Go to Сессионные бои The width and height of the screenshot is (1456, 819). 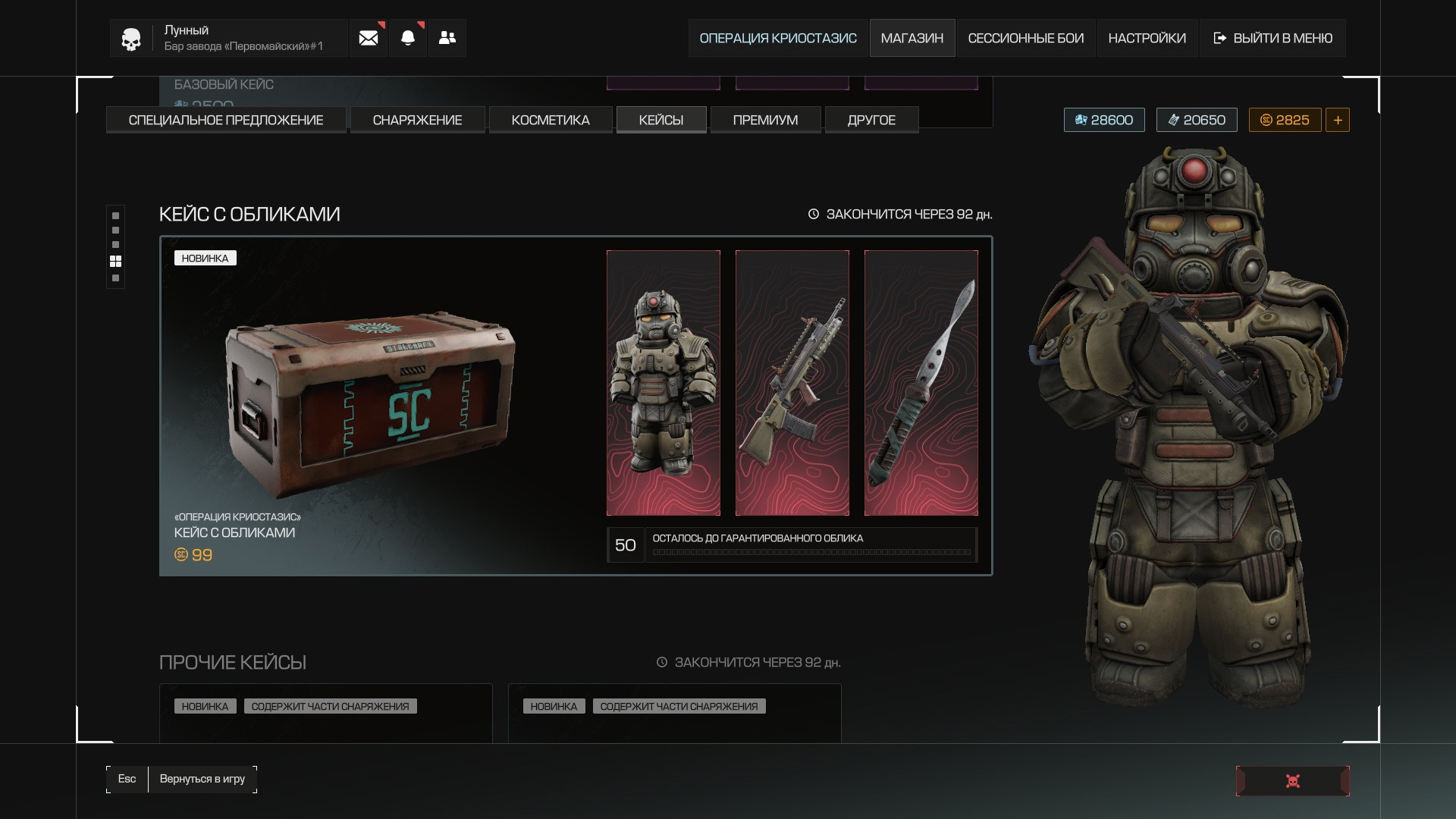(1025, 38)
